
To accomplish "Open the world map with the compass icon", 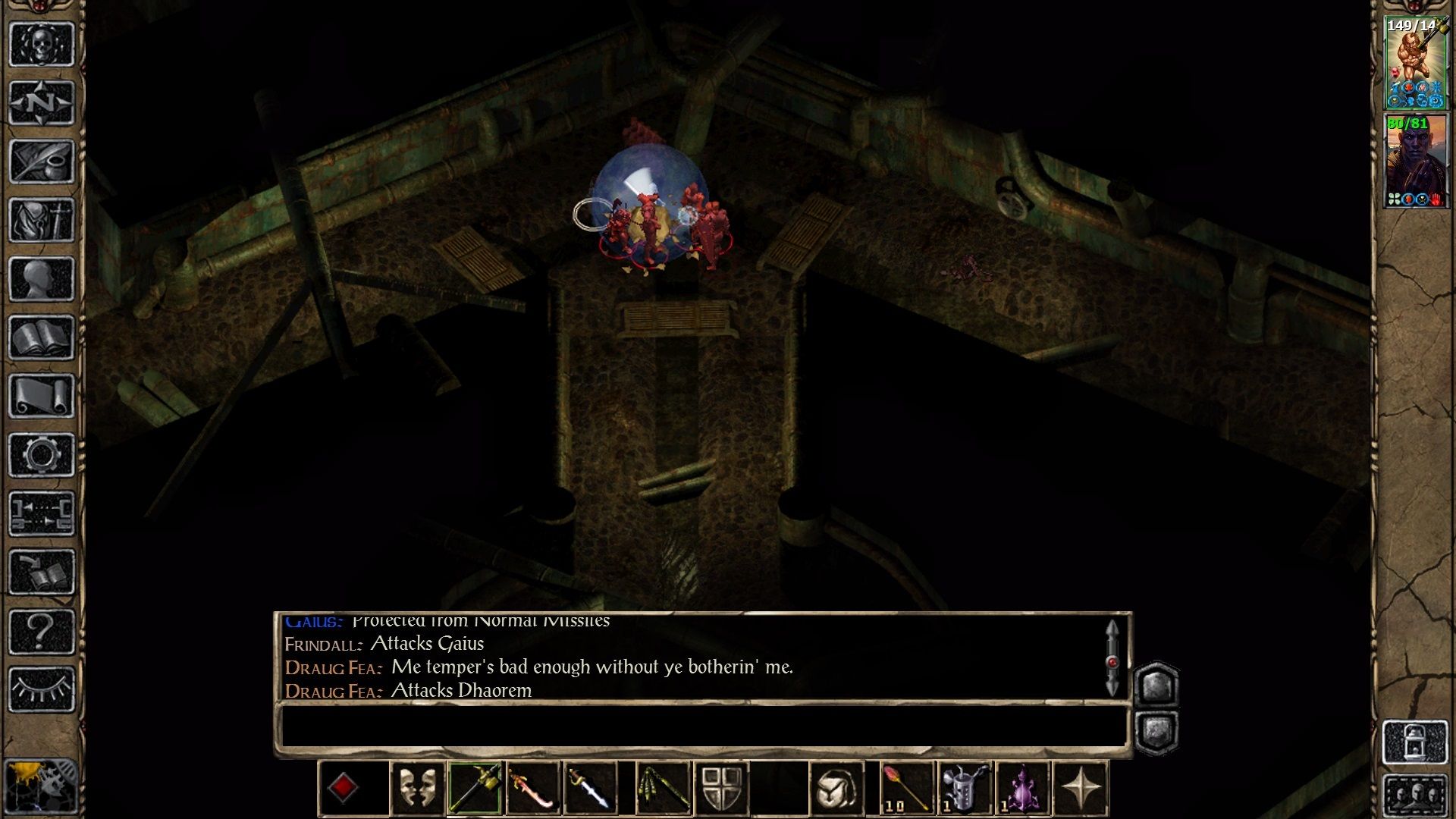I will click(x=42, y=102).
